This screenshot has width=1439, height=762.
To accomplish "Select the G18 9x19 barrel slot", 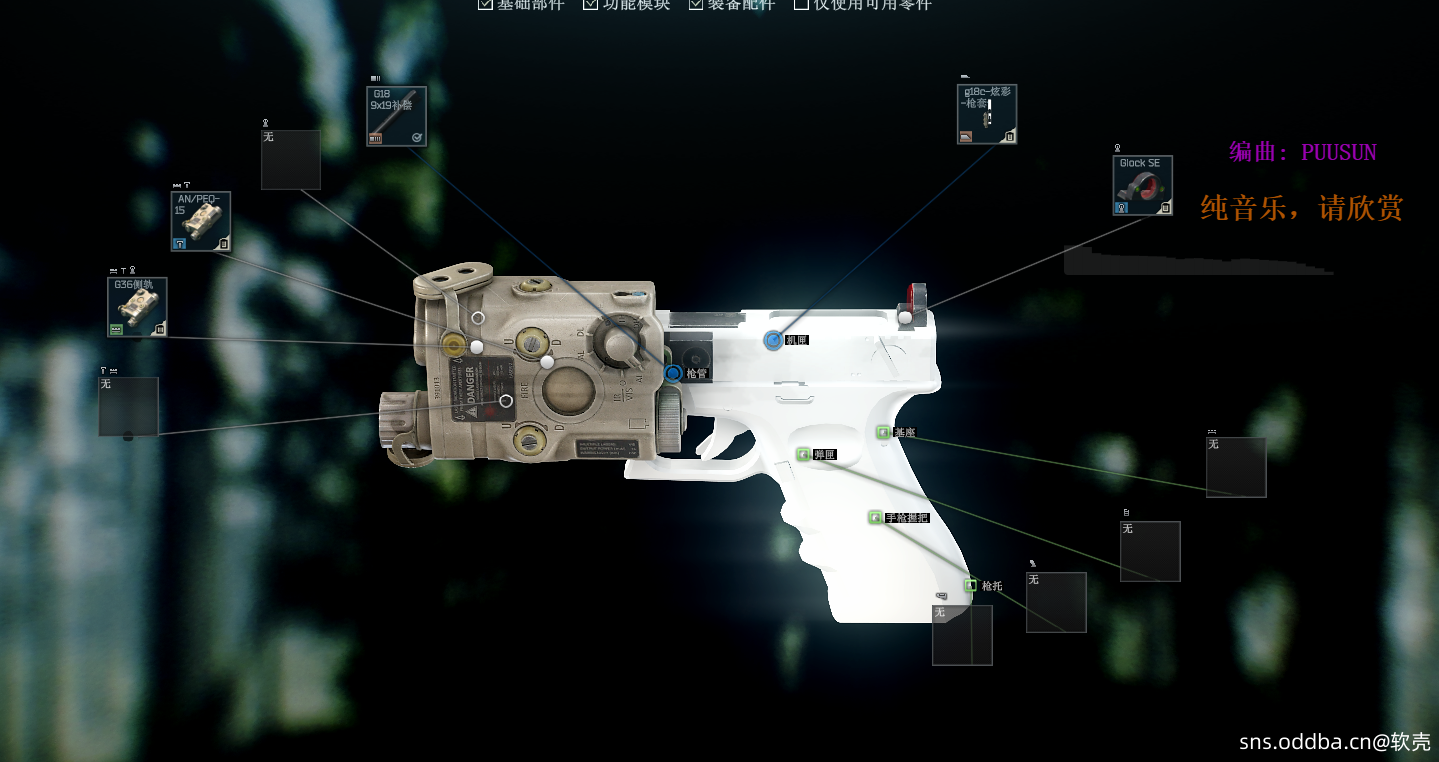I will (396, 117).
